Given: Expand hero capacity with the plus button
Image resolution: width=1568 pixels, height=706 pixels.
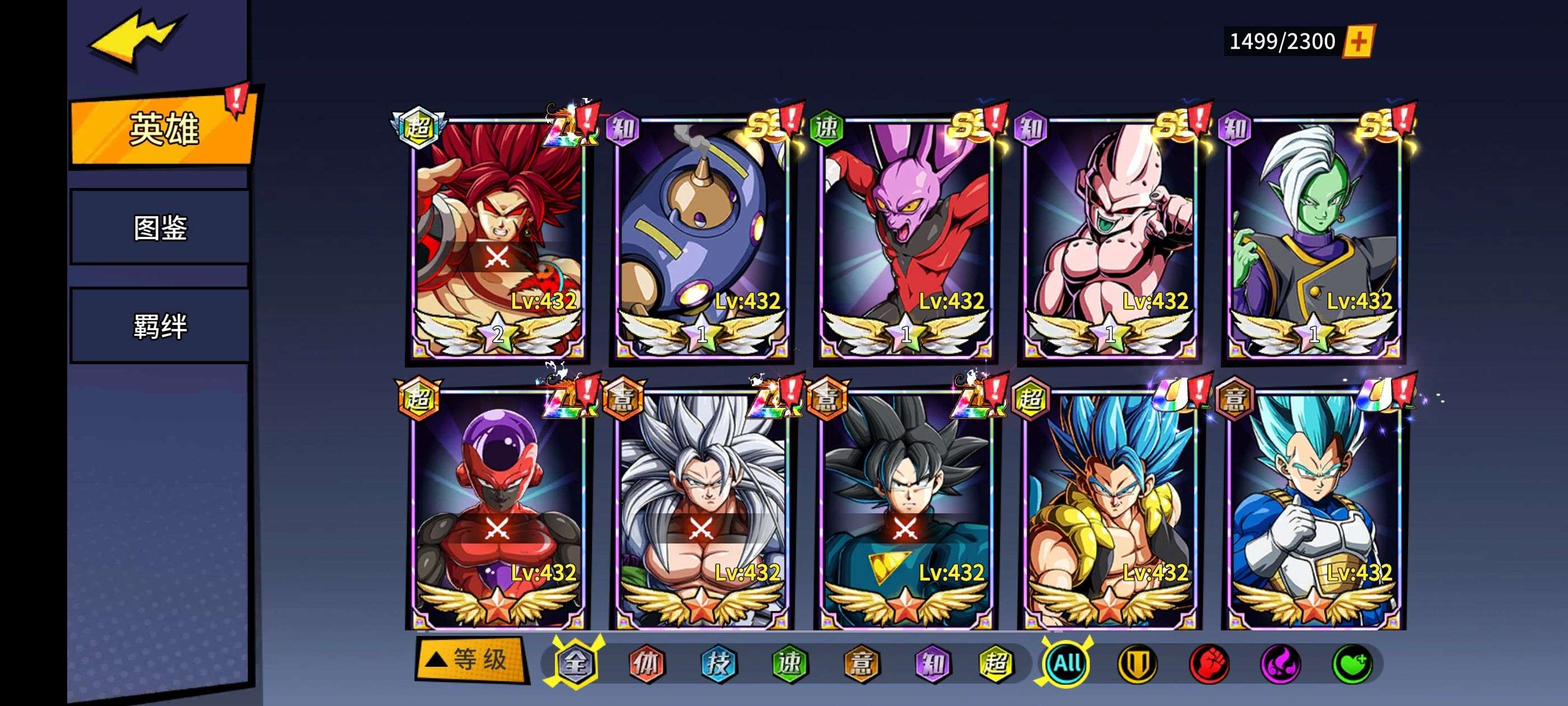Looking at the screenshot, I should (1358, 41).
